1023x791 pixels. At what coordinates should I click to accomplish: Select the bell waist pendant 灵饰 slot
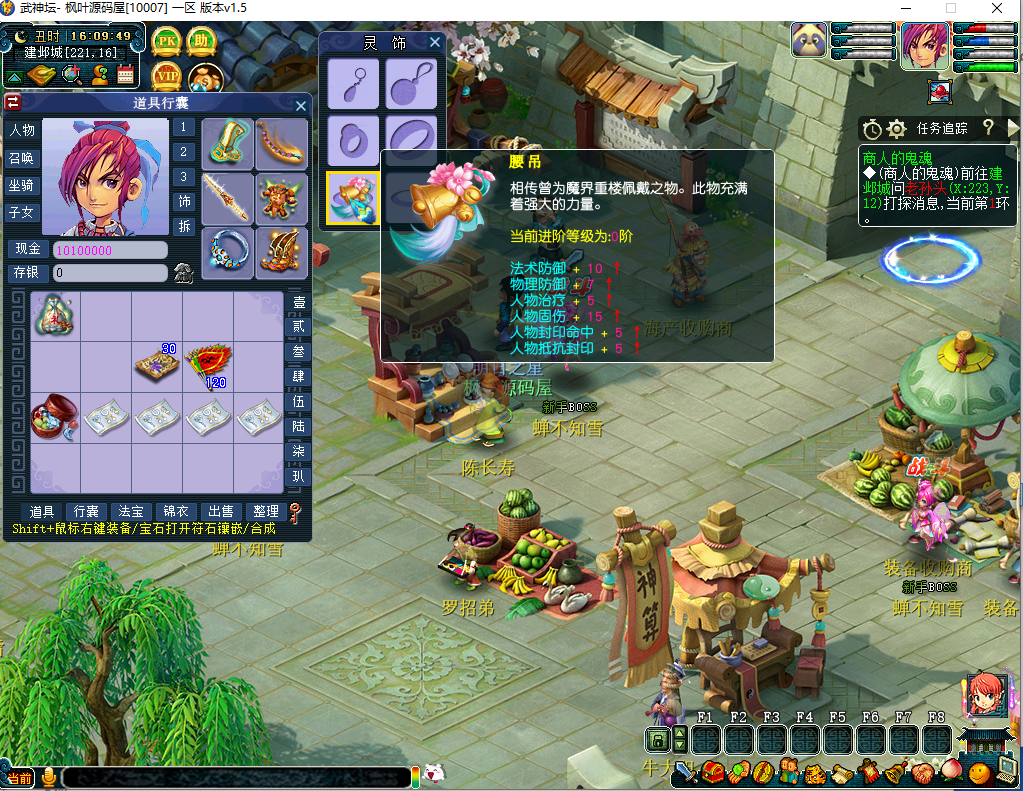click(353, 197)
